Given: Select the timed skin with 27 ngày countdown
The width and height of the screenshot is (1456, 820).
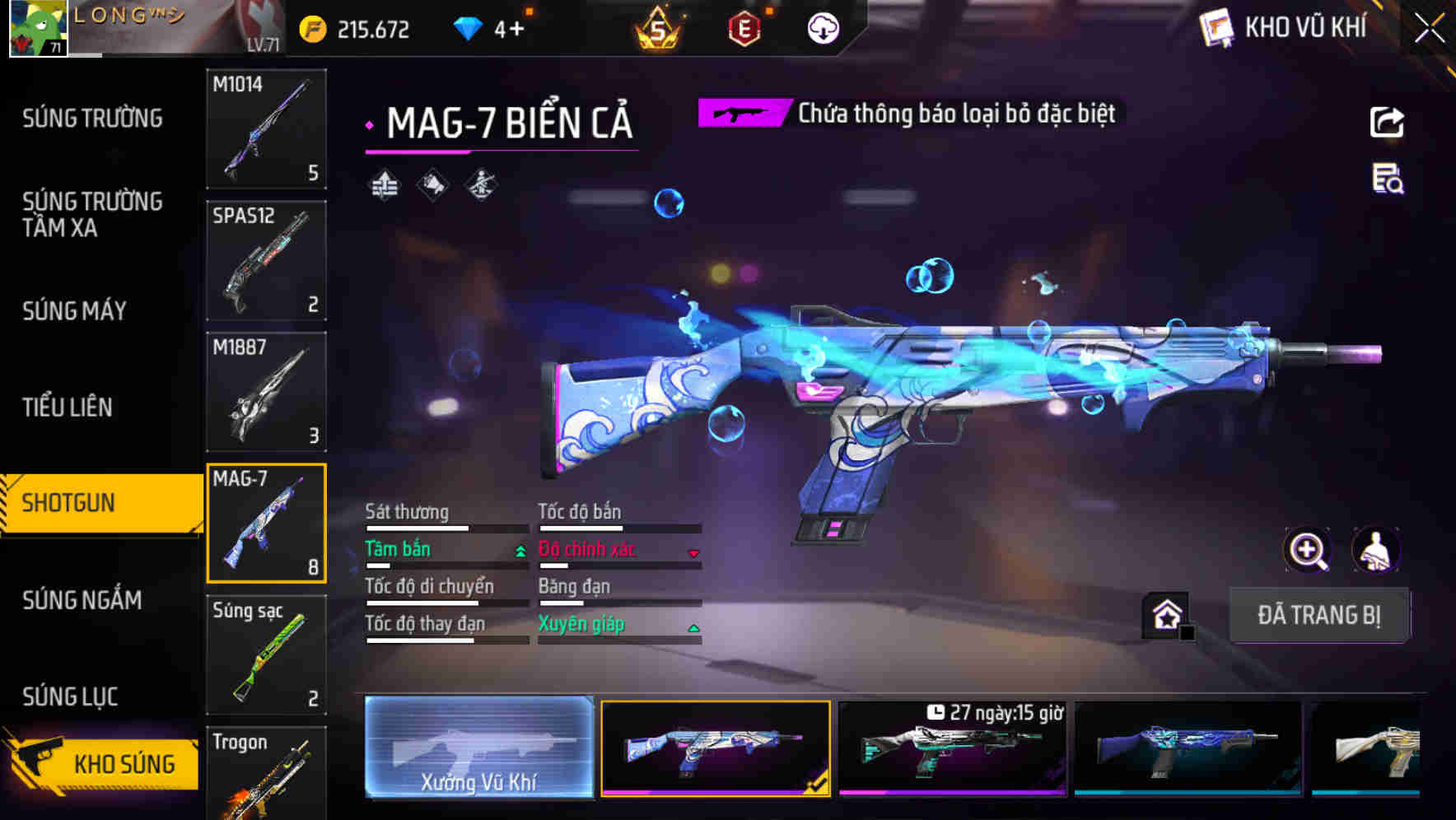Looking at the screenshot, I should point(952,748).
